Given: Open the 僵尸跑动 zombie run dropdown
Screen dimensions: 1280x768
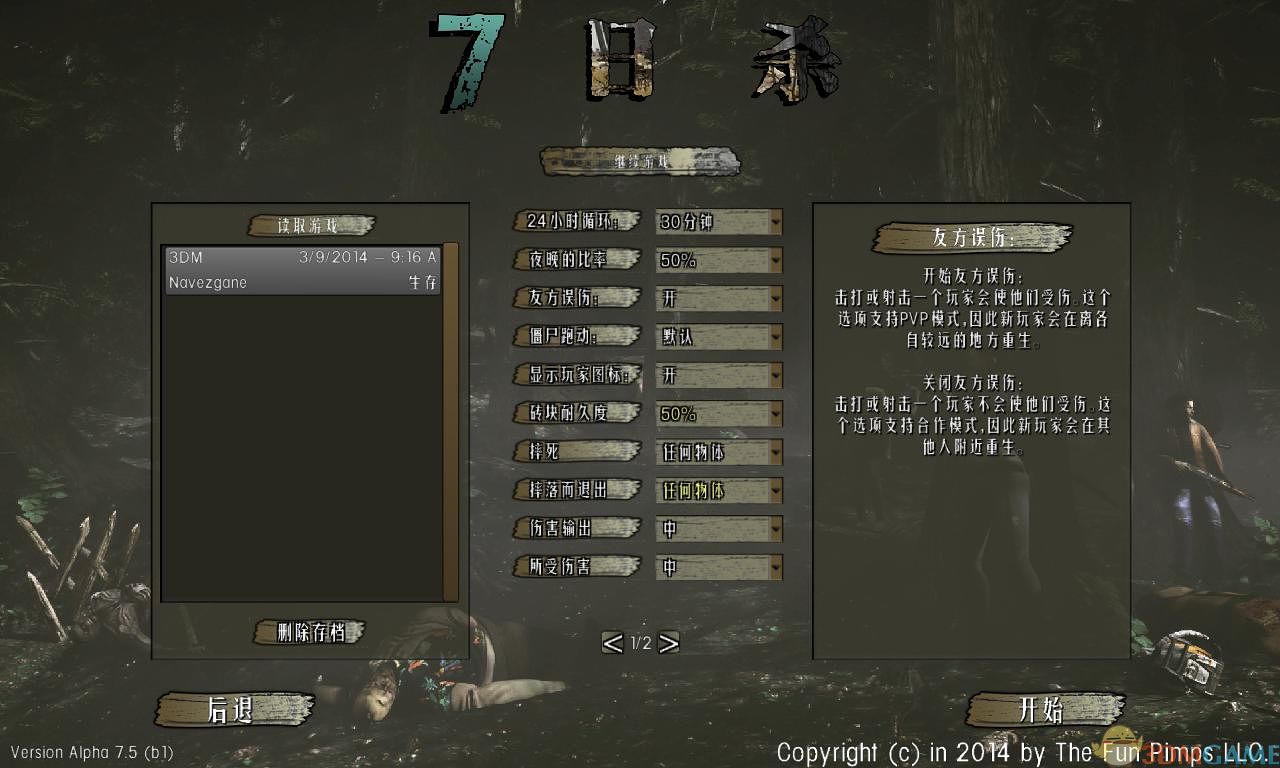Looking at the screenshot, I should 718,337.
